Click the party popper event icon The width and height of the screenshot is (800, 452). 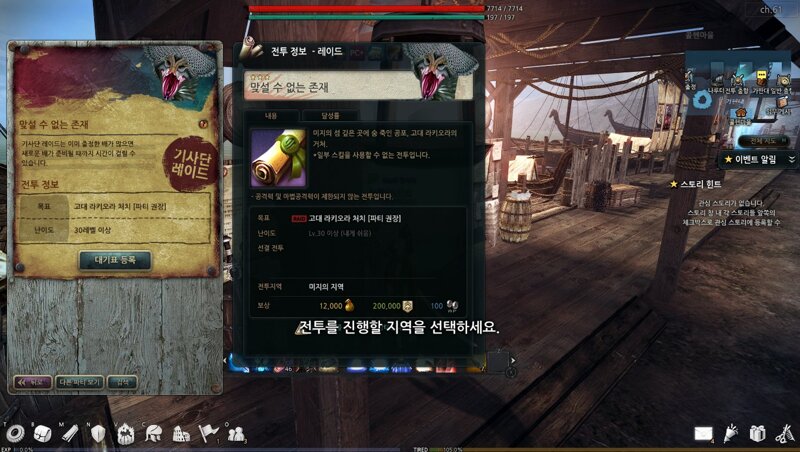(x=731, y=433)
